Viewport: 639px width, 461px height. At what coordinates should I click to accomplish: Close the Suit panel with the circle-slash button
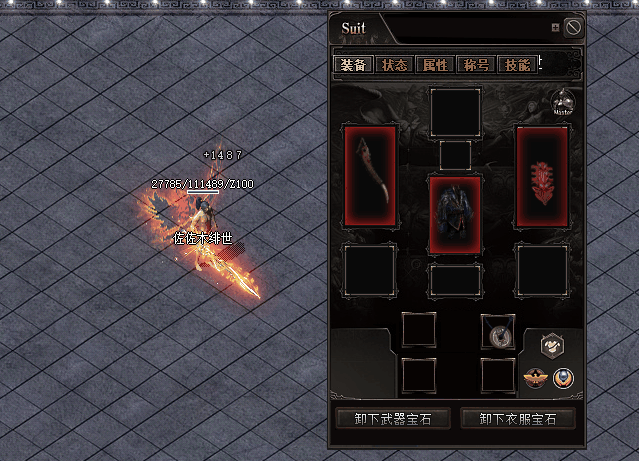point(573,28)
